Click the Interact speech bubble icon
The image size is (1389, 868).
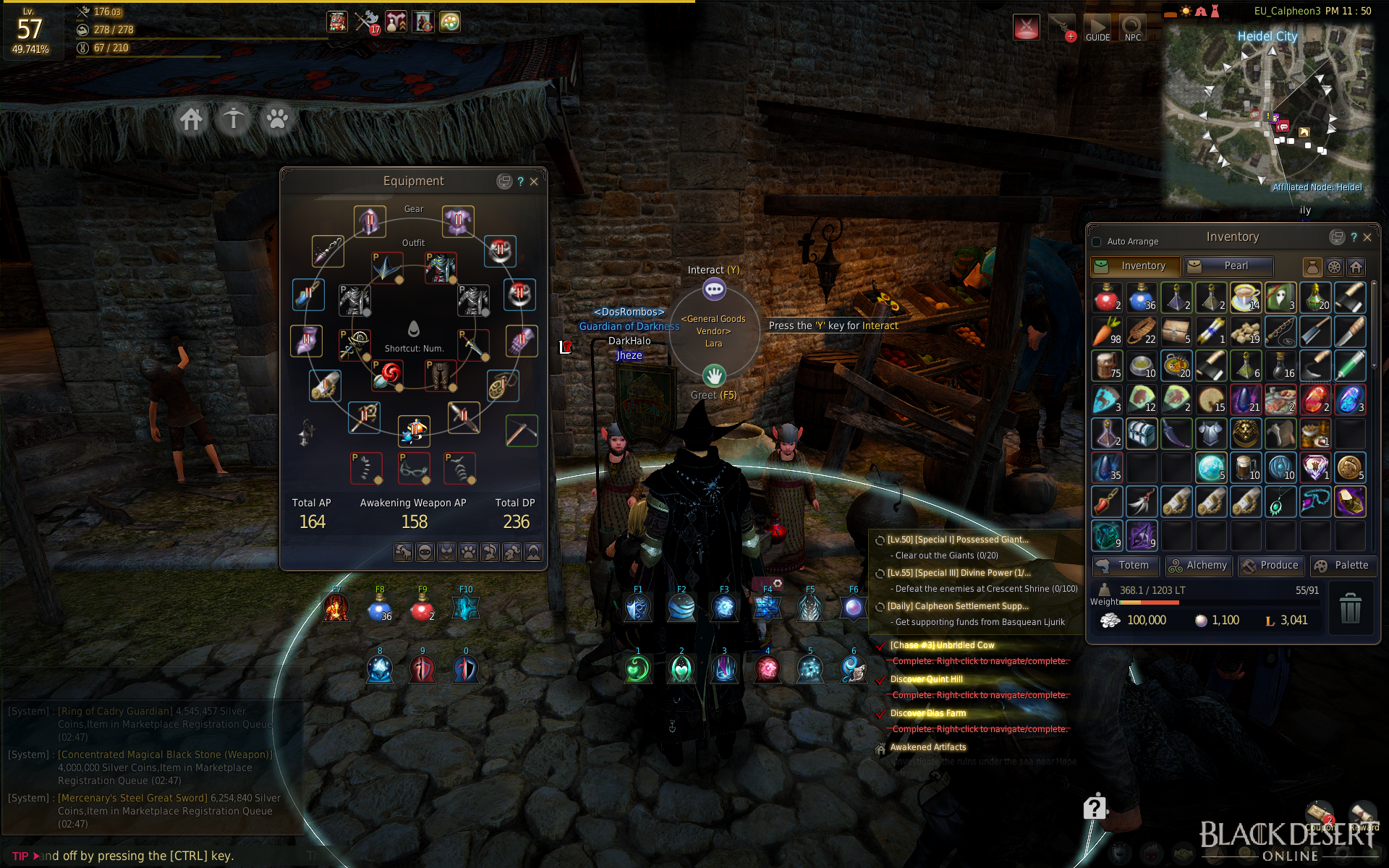click(x=714, y=290)
